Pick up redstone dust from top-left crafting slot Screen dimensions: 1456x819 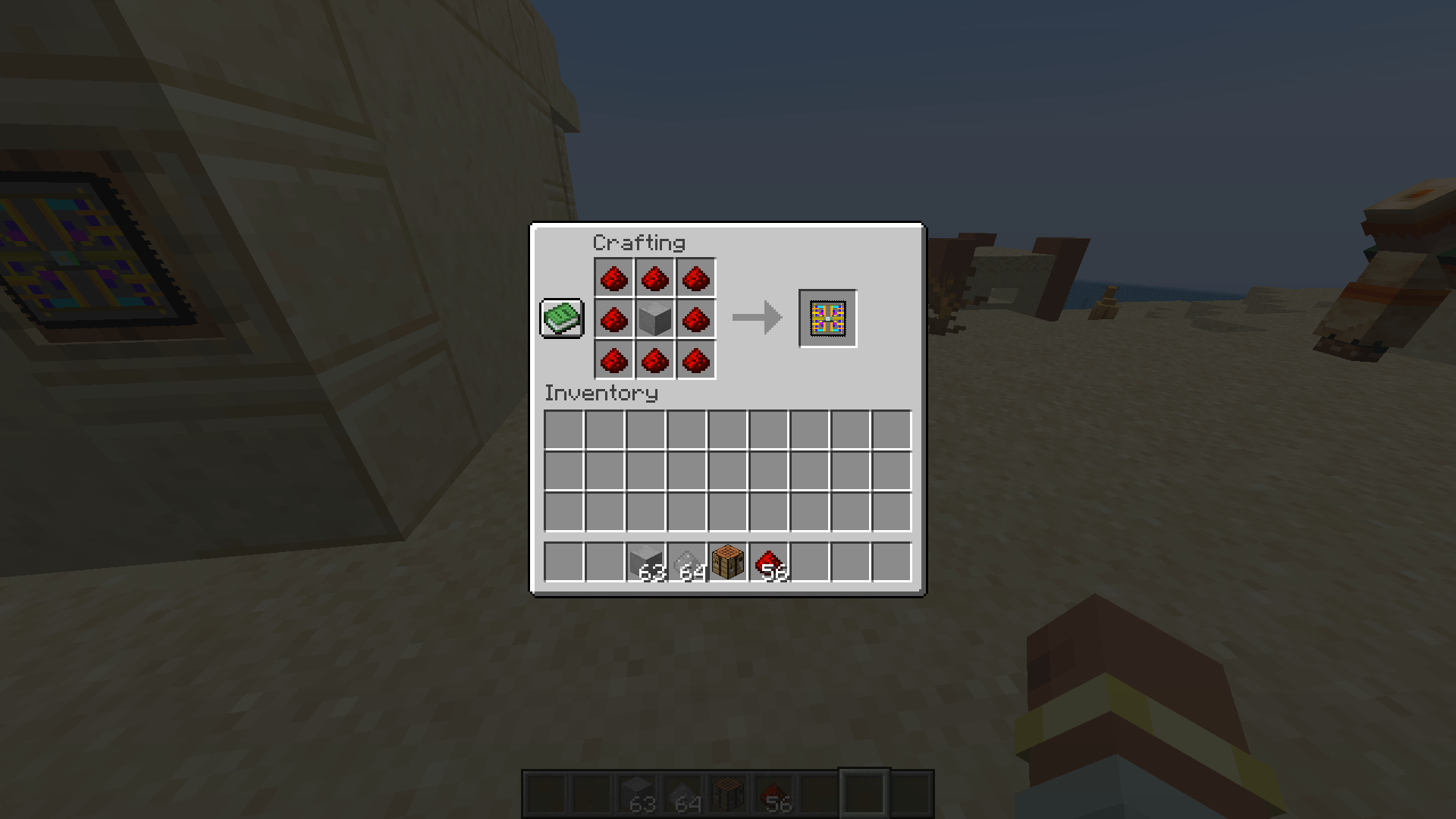pyautogui.click(x=614, y=278)
